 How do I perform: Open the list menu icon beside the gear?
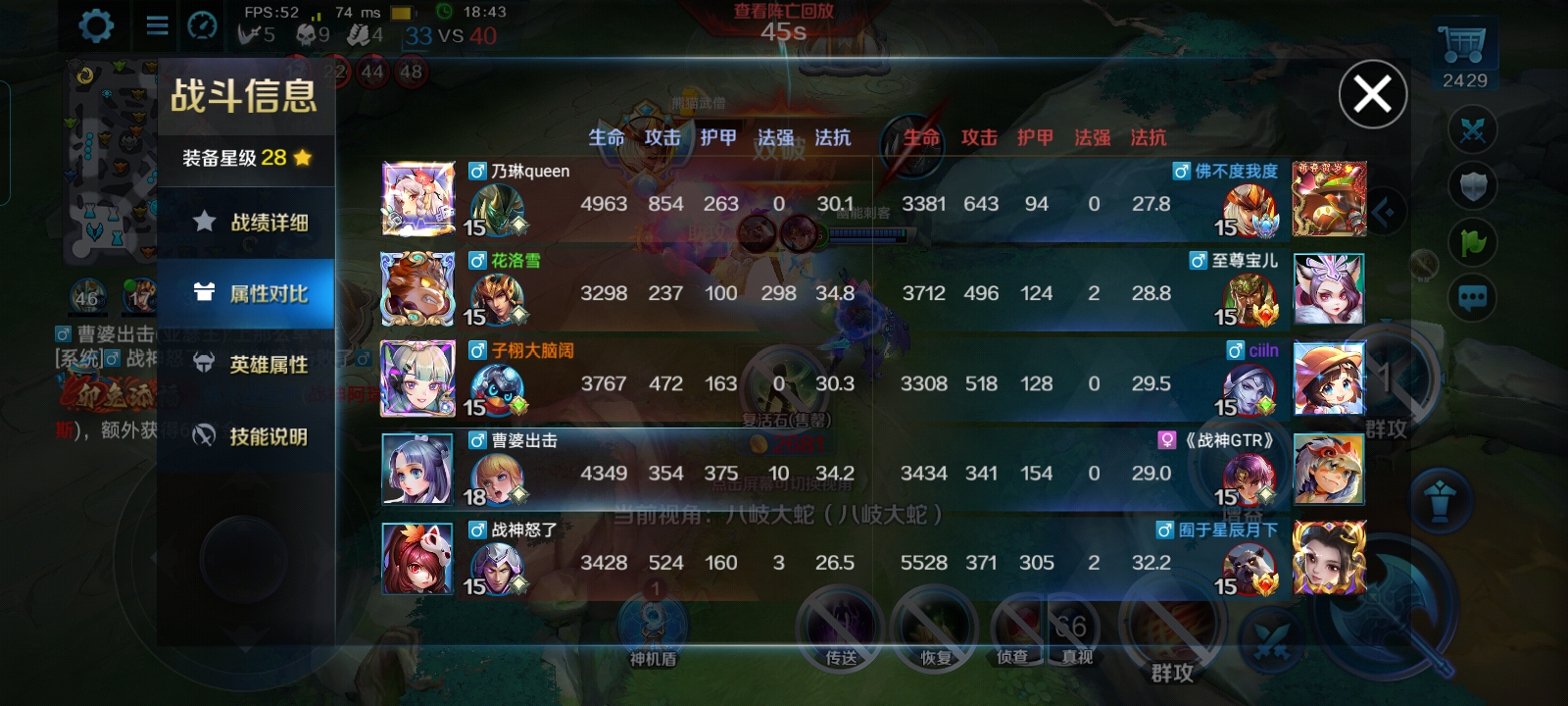[x=157, y=25]
